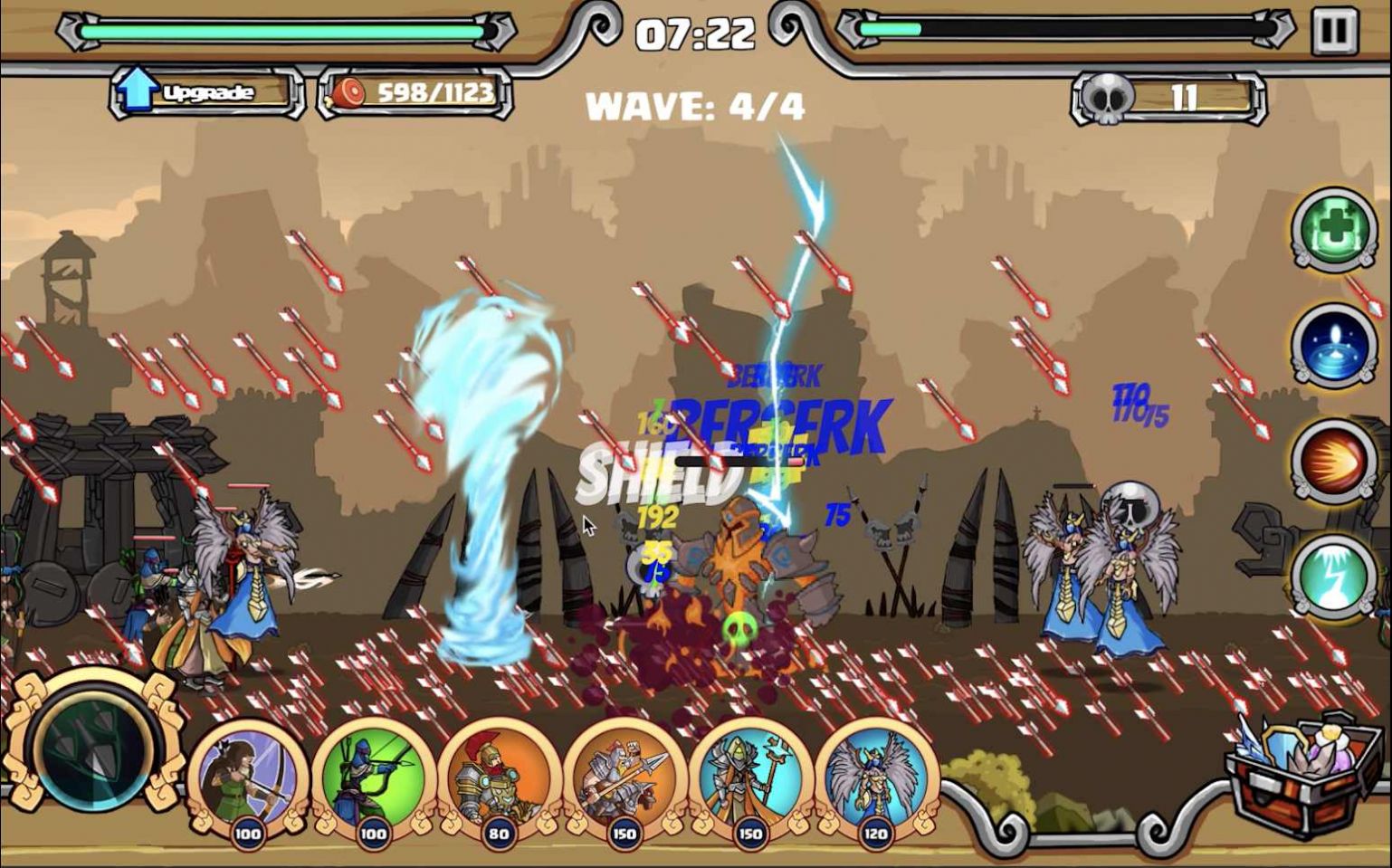Click the skull kill counter showing 11
This screenshot has width=1392, height=868.
(x=1166, y=93)
